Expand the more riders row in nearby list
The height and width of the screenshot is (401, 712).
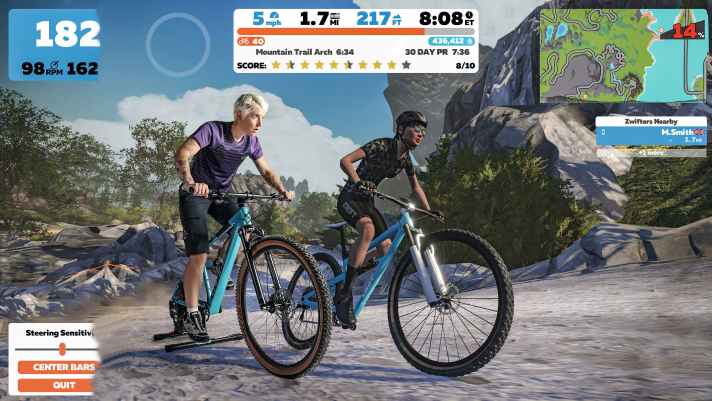coord(650,152)
